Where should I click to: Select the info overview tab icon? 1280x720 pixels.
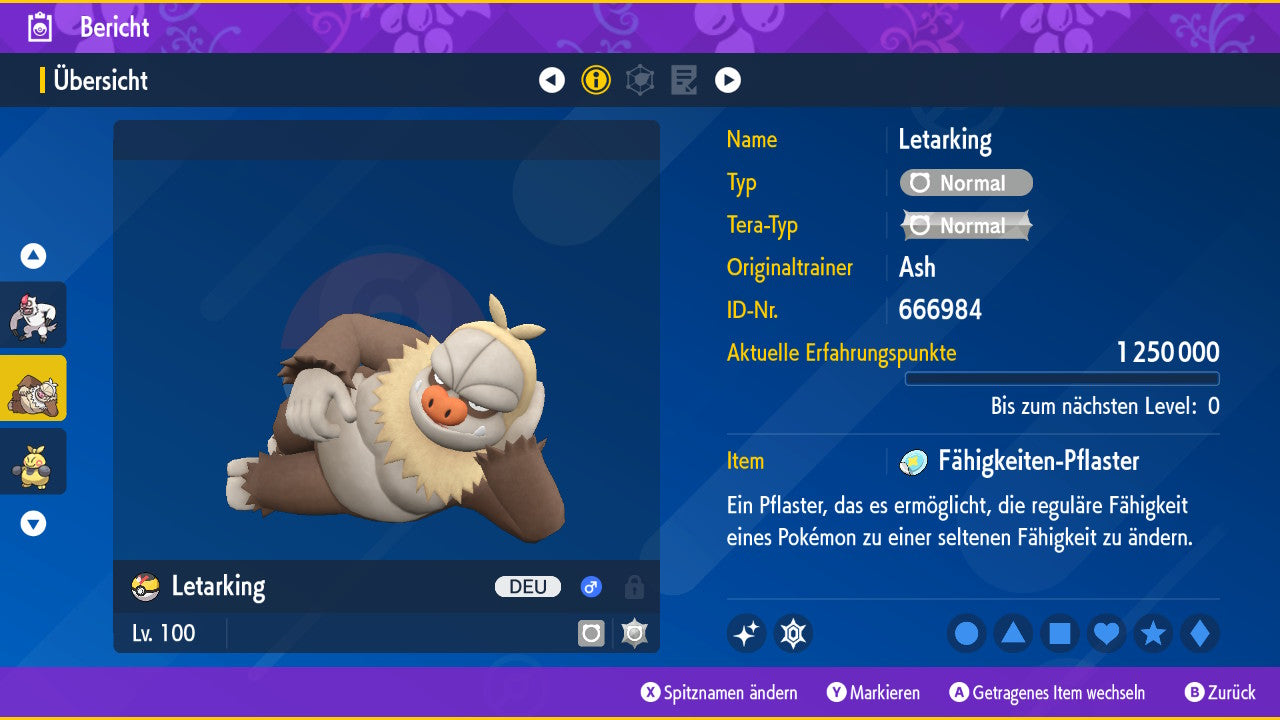click(596, 80)
